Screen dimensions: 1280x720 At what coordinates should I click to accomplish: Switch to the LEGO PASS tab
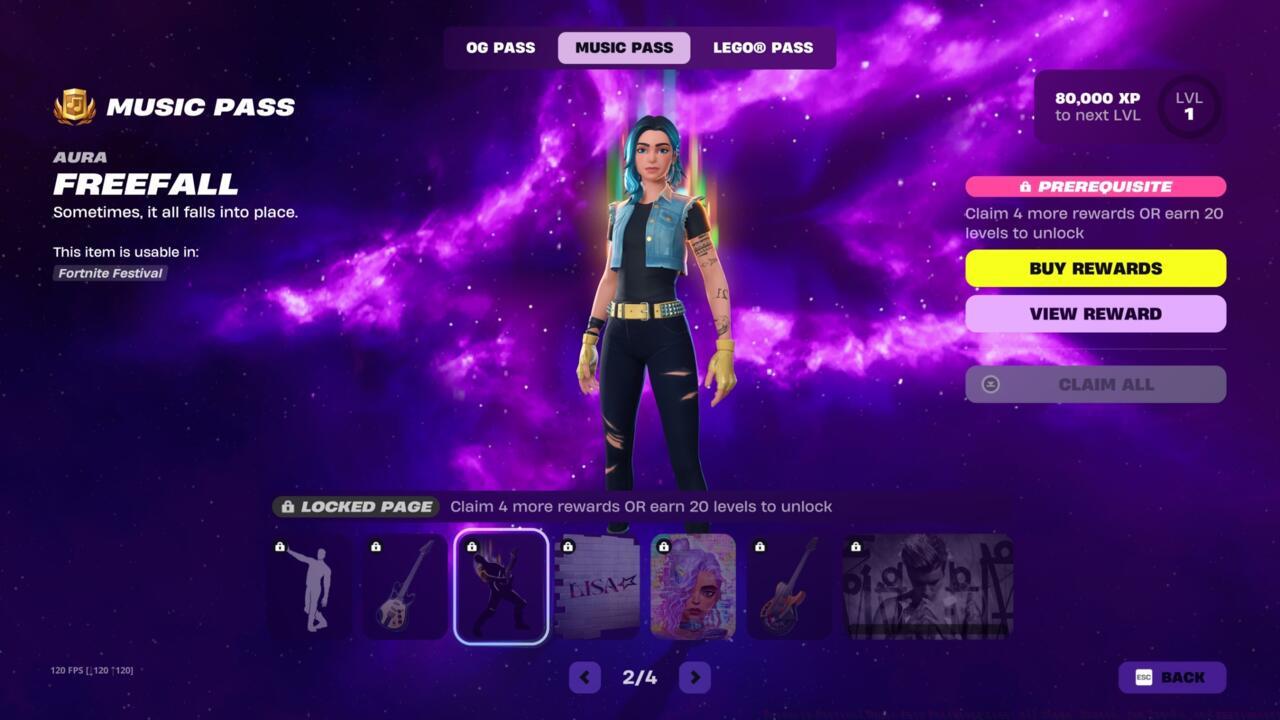pyautogui.click(x=763, y=47)
